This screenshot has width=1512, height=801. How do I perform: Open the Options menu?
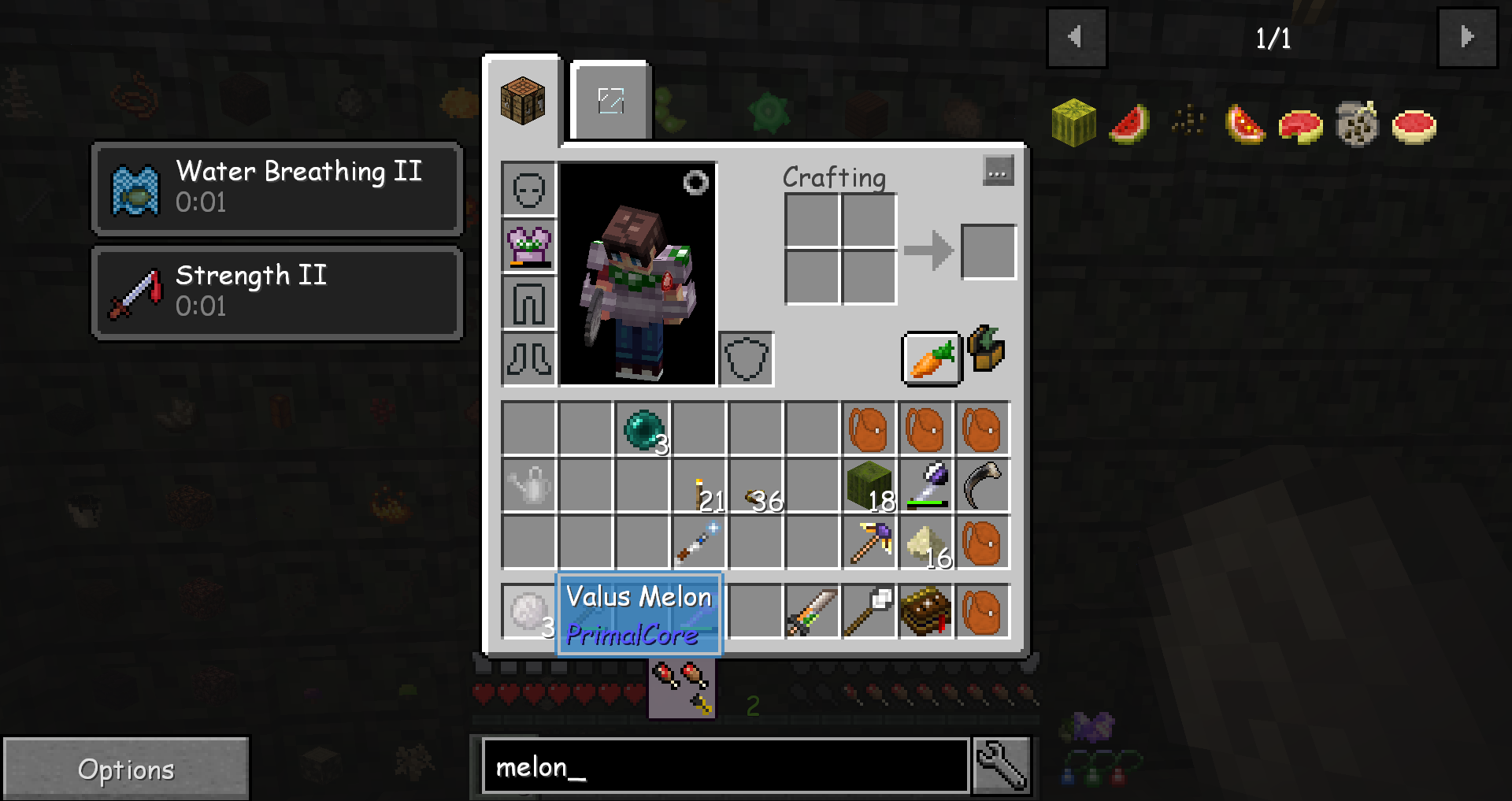point(126,768)
